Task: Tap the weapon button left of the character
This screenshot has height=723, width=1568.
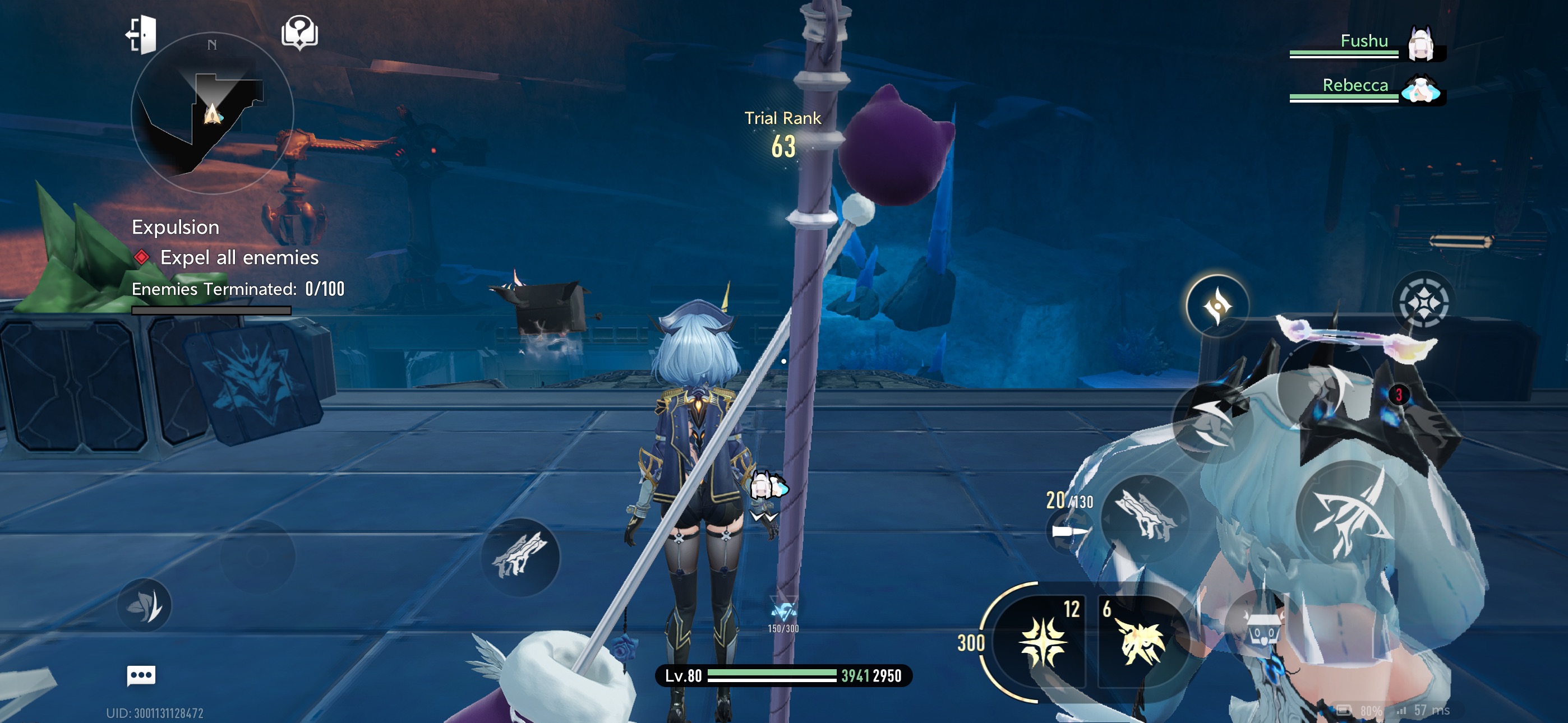Action: coord(519,556)
